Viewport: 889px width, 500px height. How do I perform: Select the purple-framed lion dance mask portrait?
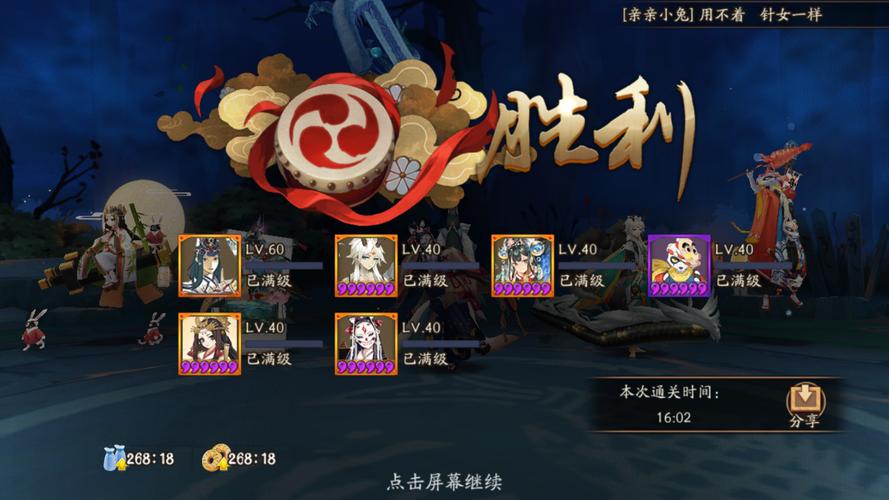pos(679,266)
